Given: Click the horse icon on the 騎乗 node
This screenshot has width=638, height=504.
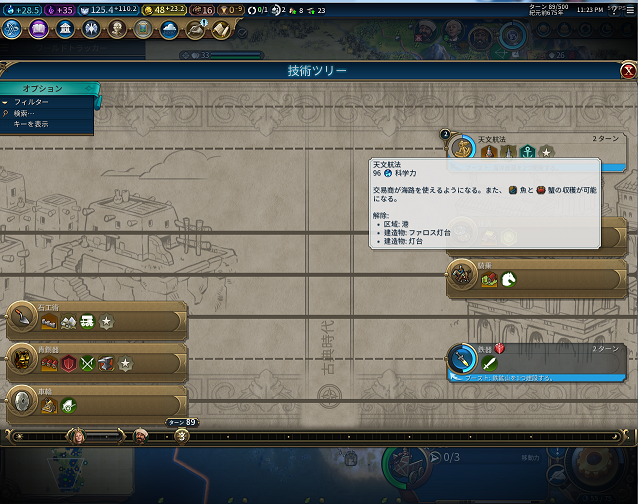Looking at the screenshot, I should tap(510, 280).
